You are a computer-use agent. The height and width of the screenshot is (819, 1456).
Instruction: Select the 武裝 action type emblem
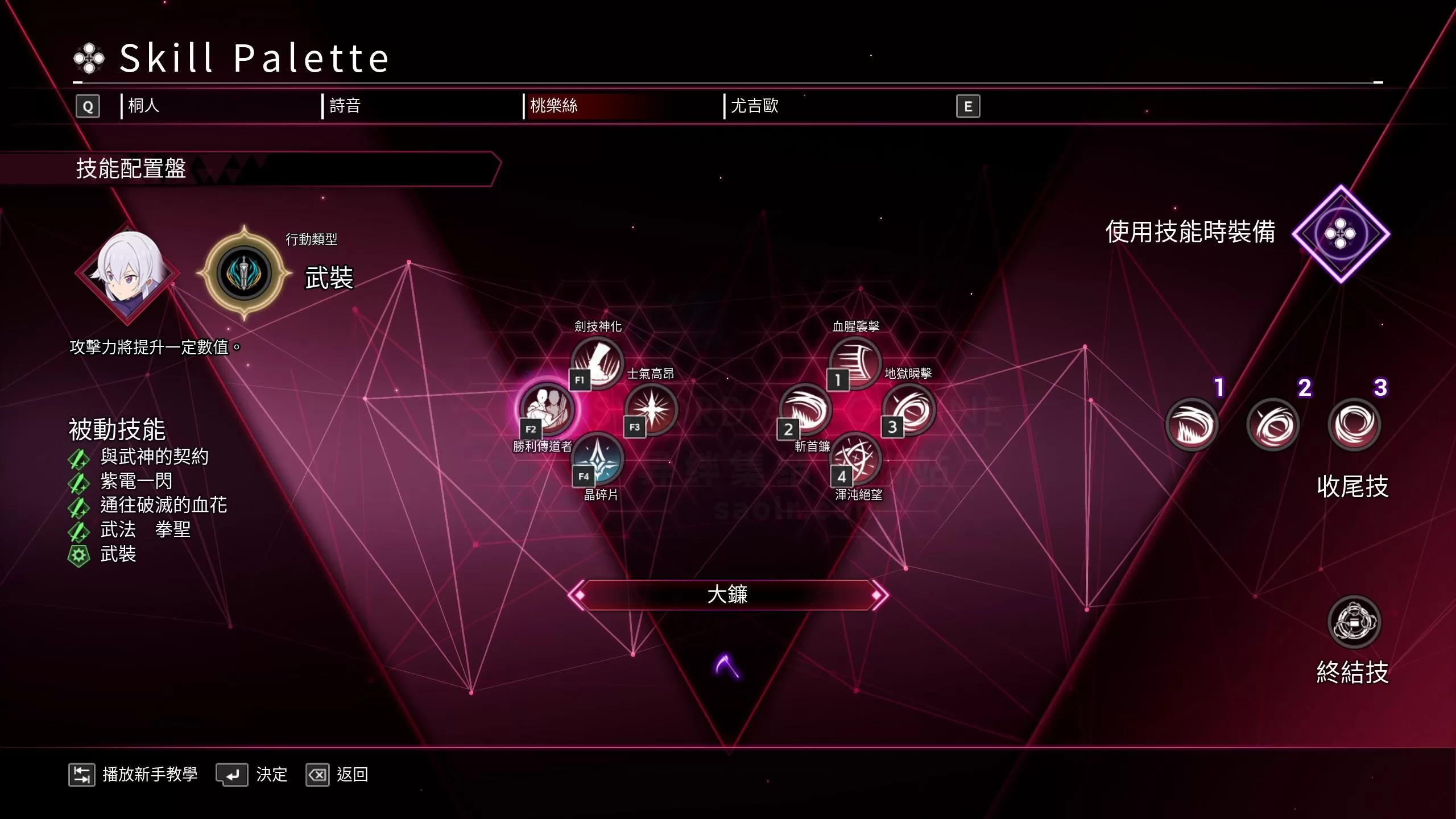(x=245, y=273)
